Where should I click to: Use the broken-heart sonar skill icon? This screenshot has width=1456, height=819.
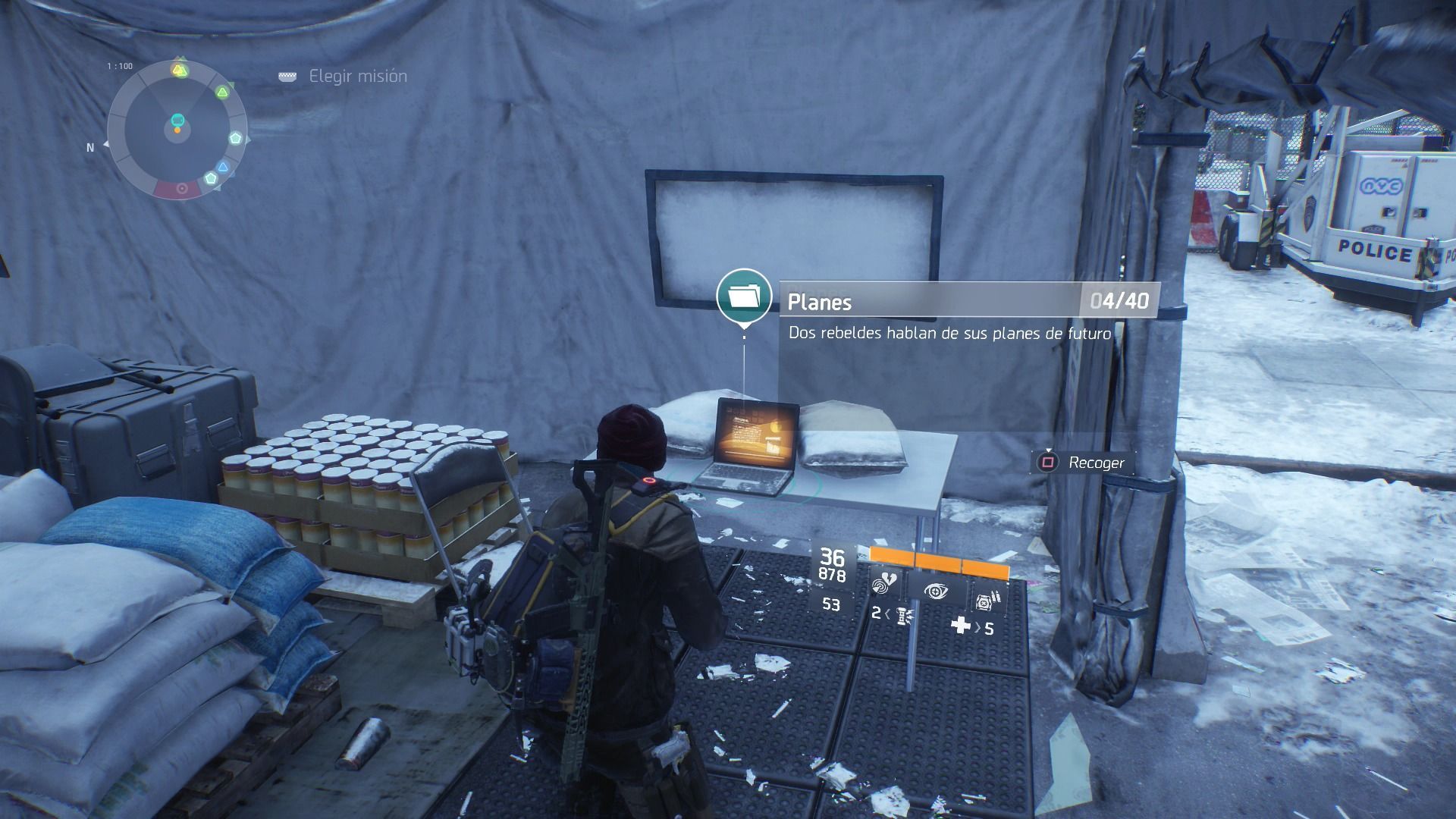click(x=884, y=585)
